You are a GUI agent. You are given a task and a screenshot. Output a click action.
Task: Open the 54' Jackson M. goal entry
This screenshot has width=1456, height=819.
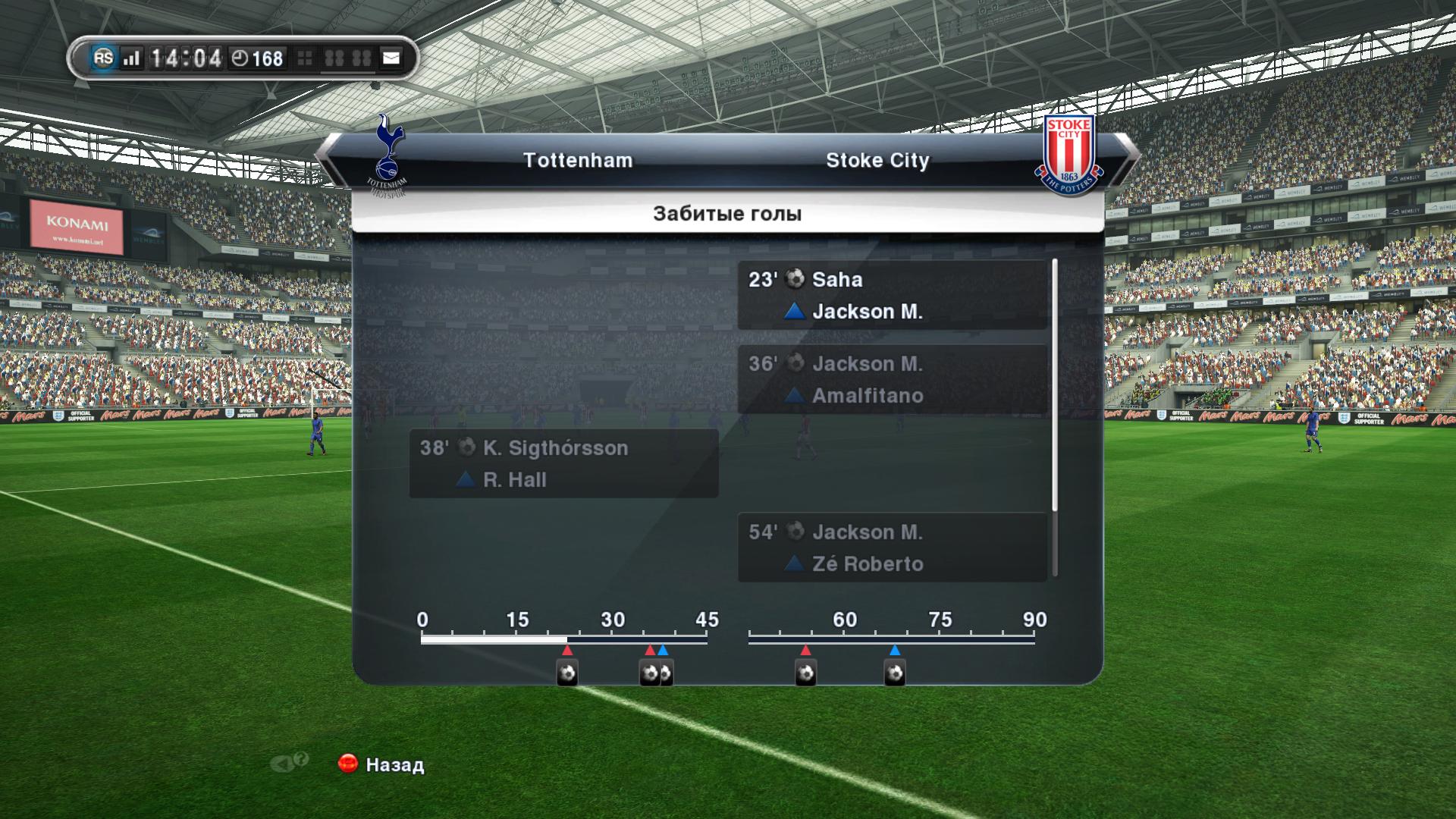pos(892,548)
